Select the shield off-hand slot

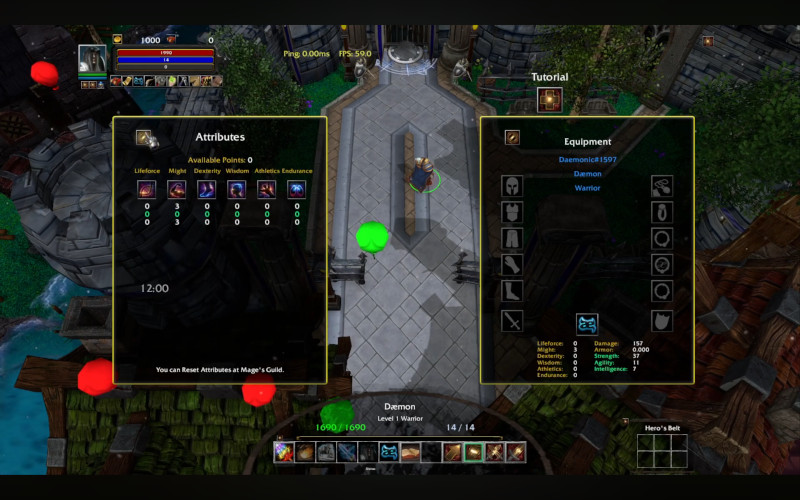click(x=661, y=321)
